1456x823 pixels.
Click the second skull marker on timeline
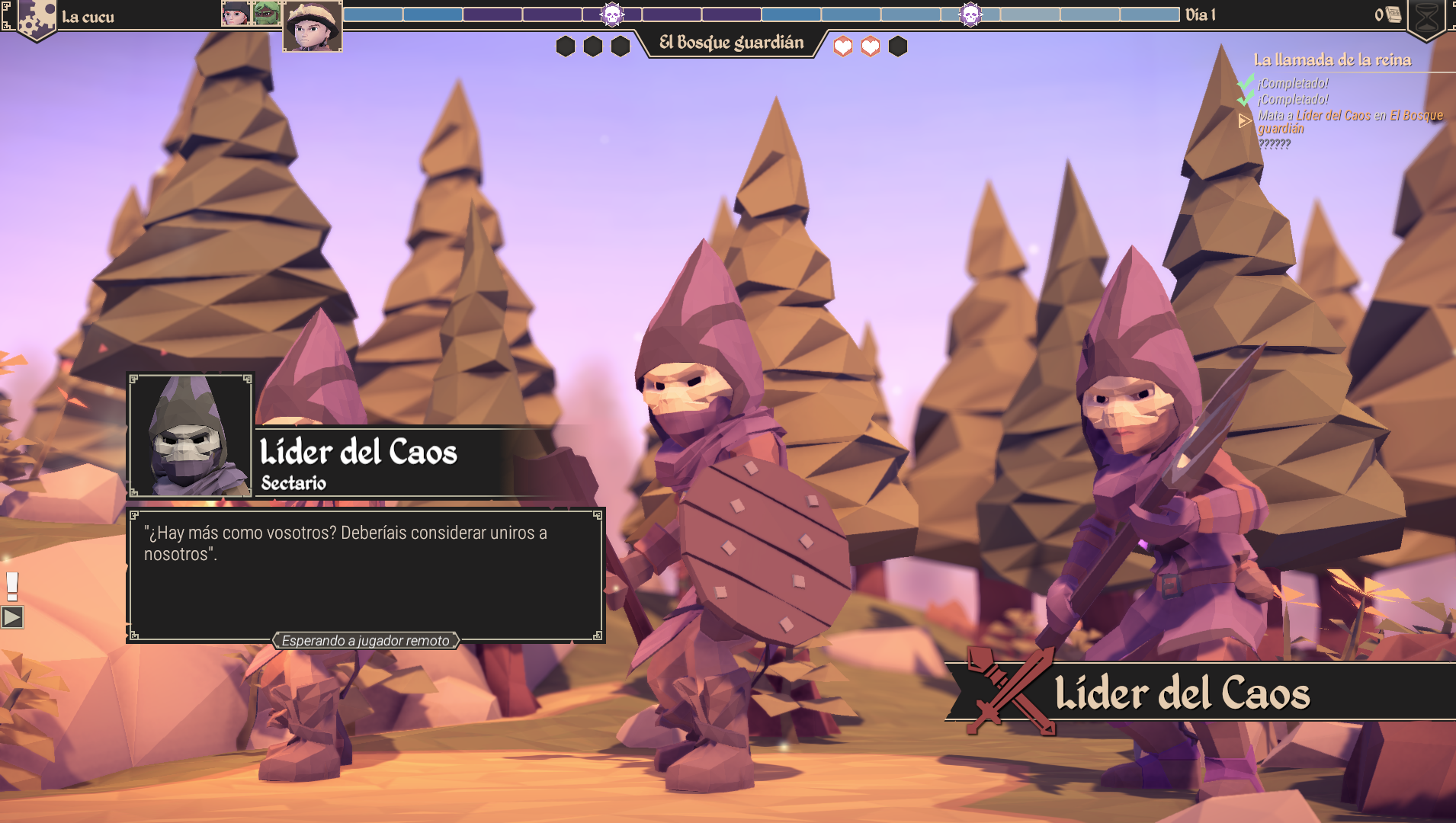970,14
